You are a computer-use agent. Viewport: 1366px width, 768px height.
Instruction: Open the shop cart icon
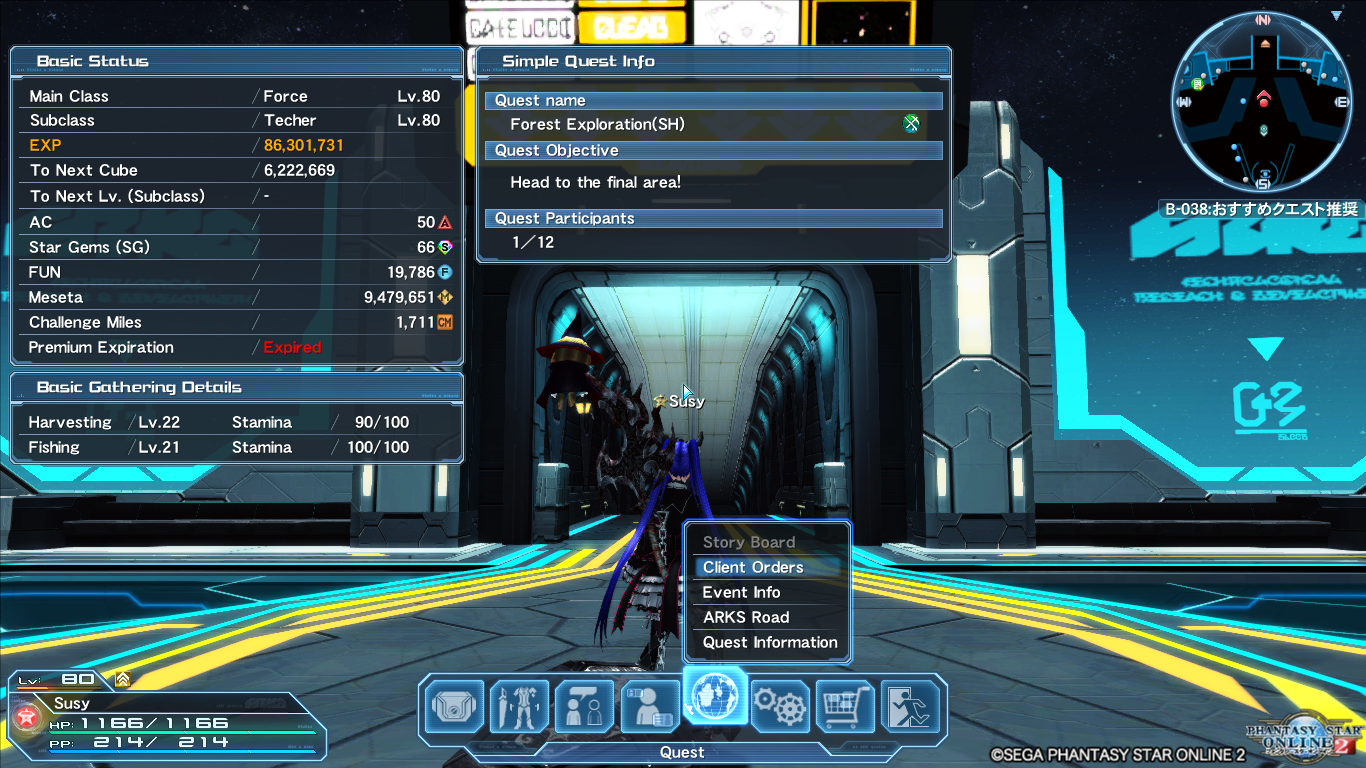coord(846,706)
